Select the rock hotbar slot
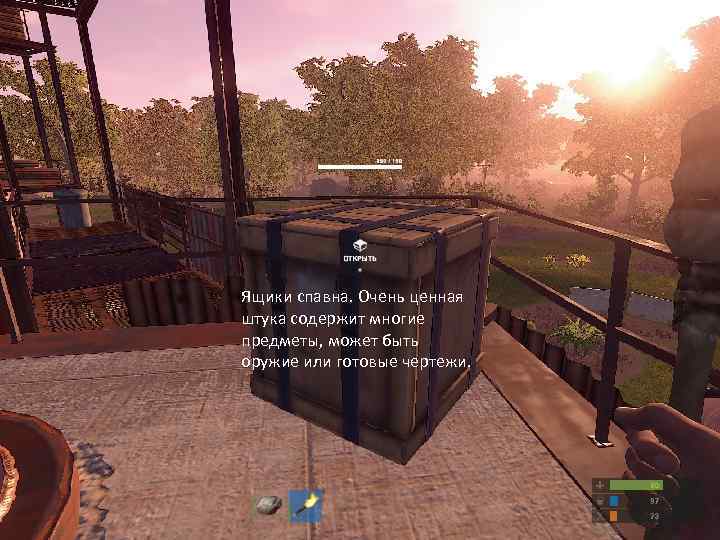The height and width of the screenshot is (540, 720). pos(267,506)
